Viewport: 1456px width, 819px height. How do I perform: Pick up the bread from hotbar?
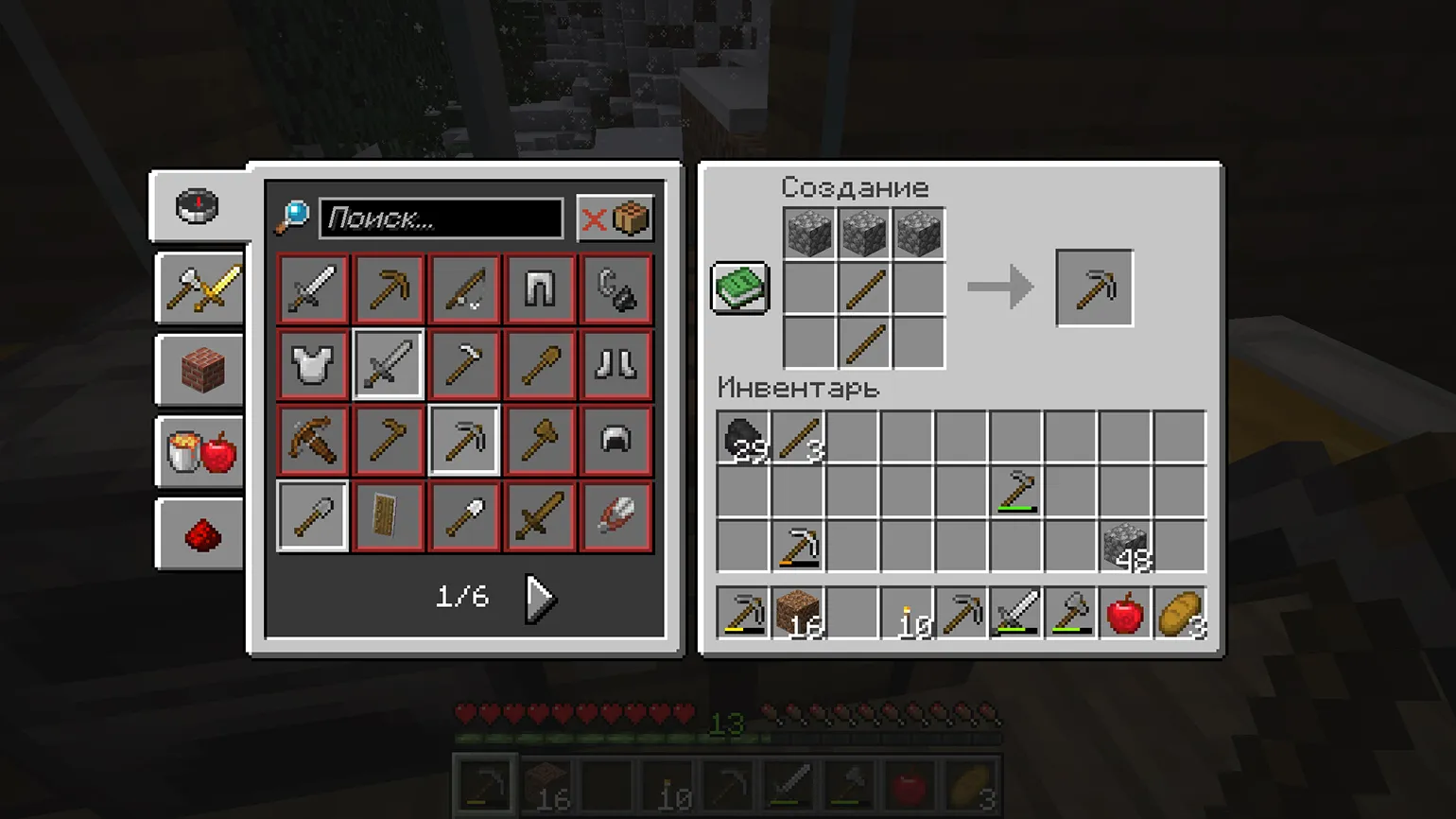1180,614
